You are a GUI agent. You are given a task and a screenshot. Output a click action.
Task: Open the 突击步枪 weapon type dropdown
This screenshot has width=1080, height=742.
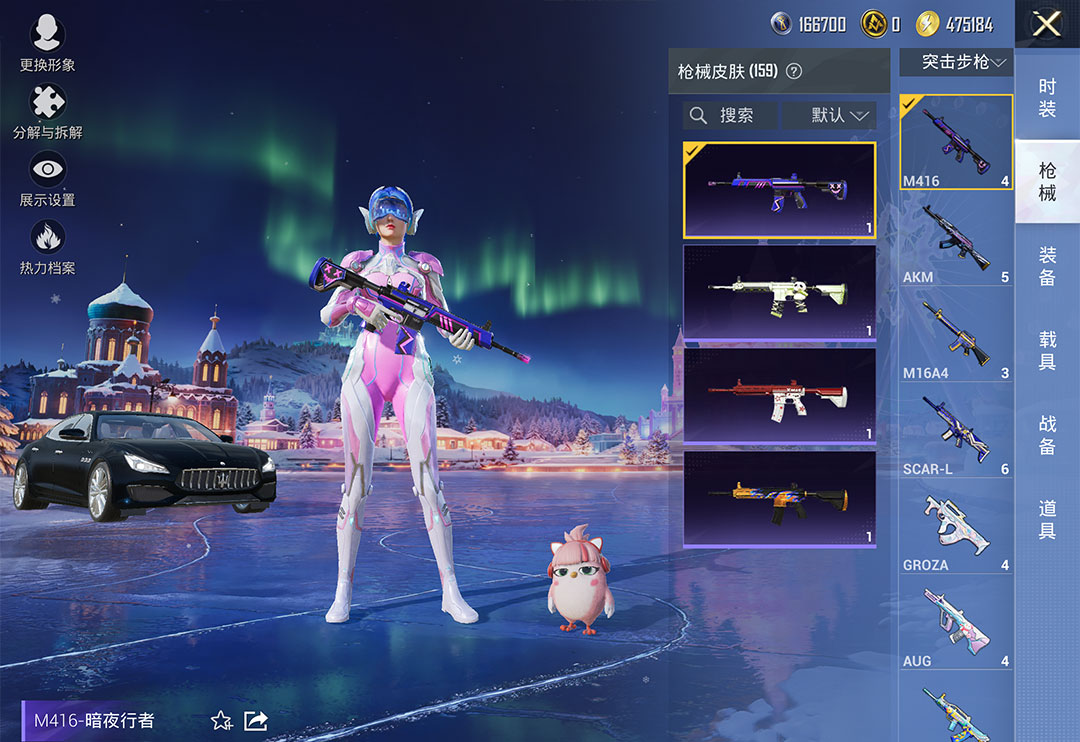[x=956, y=62]
